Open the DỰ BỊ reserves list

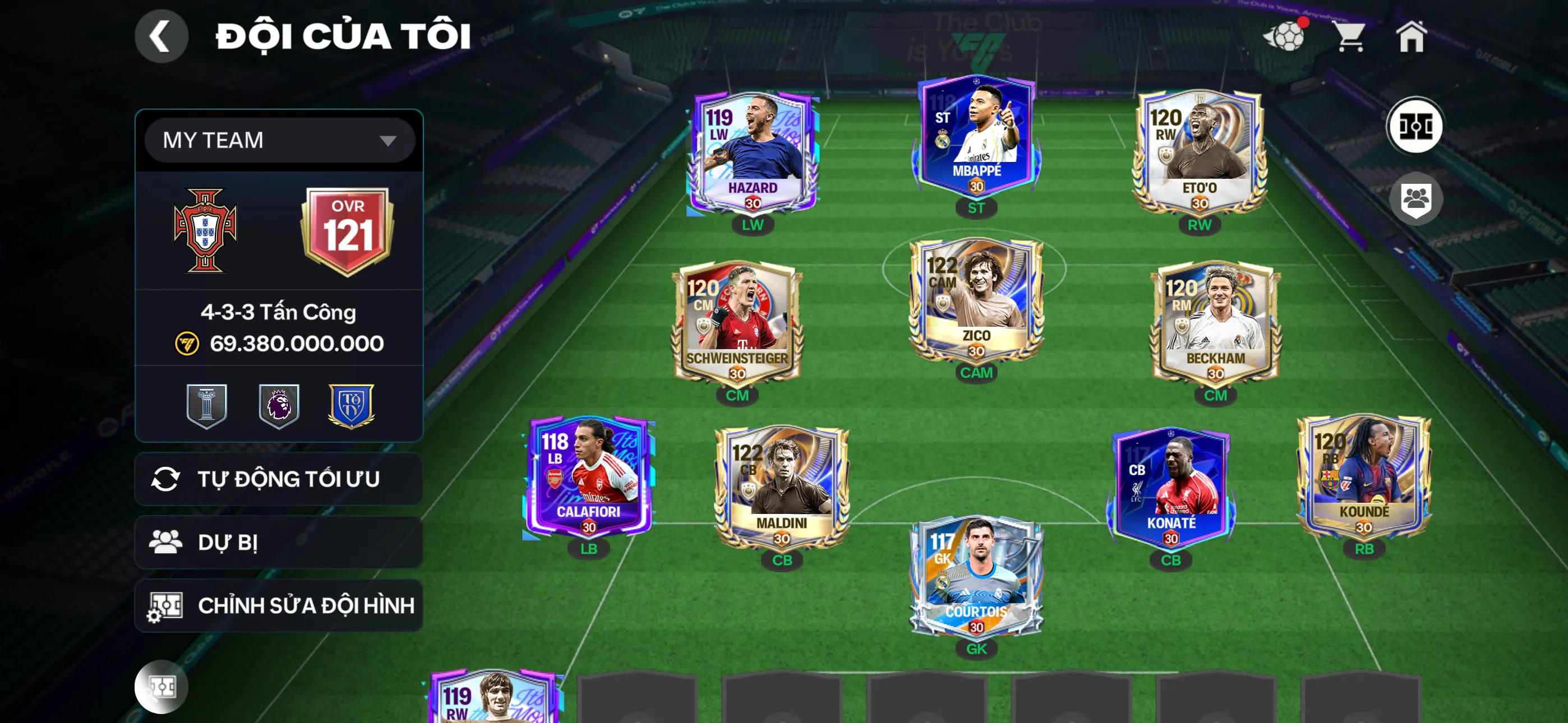tap(278, 543)
